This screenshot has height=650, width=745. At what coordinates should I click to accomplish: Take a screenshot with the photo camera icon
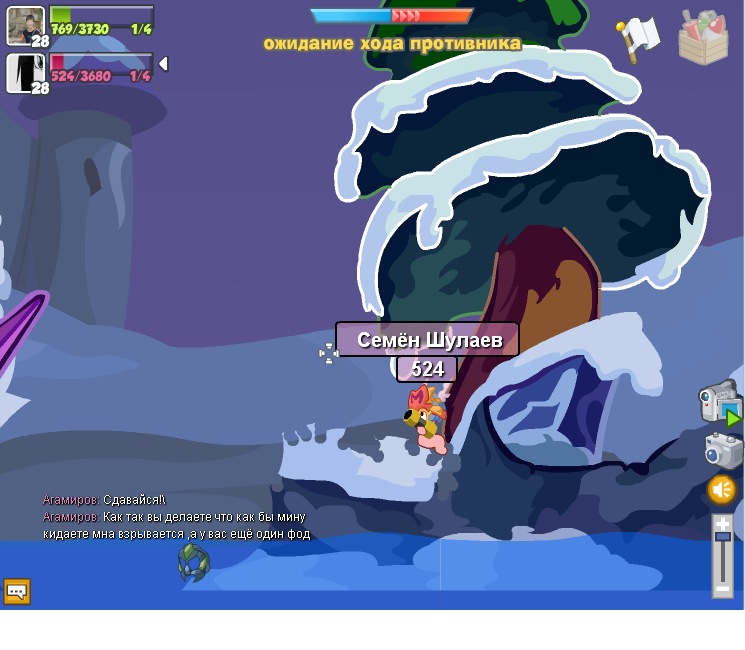click(722, 451)
